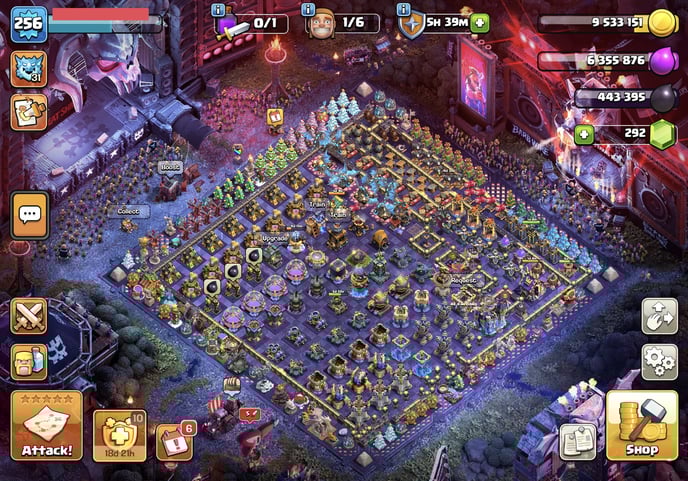Image resolution: width=688 pixels, height=481 pixels.
Task: Open the crossed swords army button
Action: click(x=29, y=317)
